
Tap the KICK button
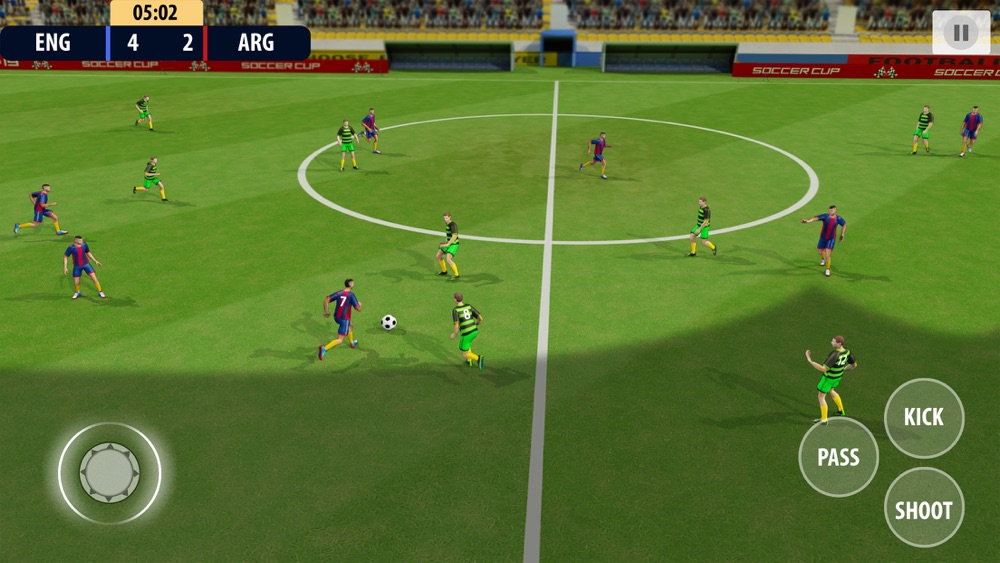[x=923, y=418]
